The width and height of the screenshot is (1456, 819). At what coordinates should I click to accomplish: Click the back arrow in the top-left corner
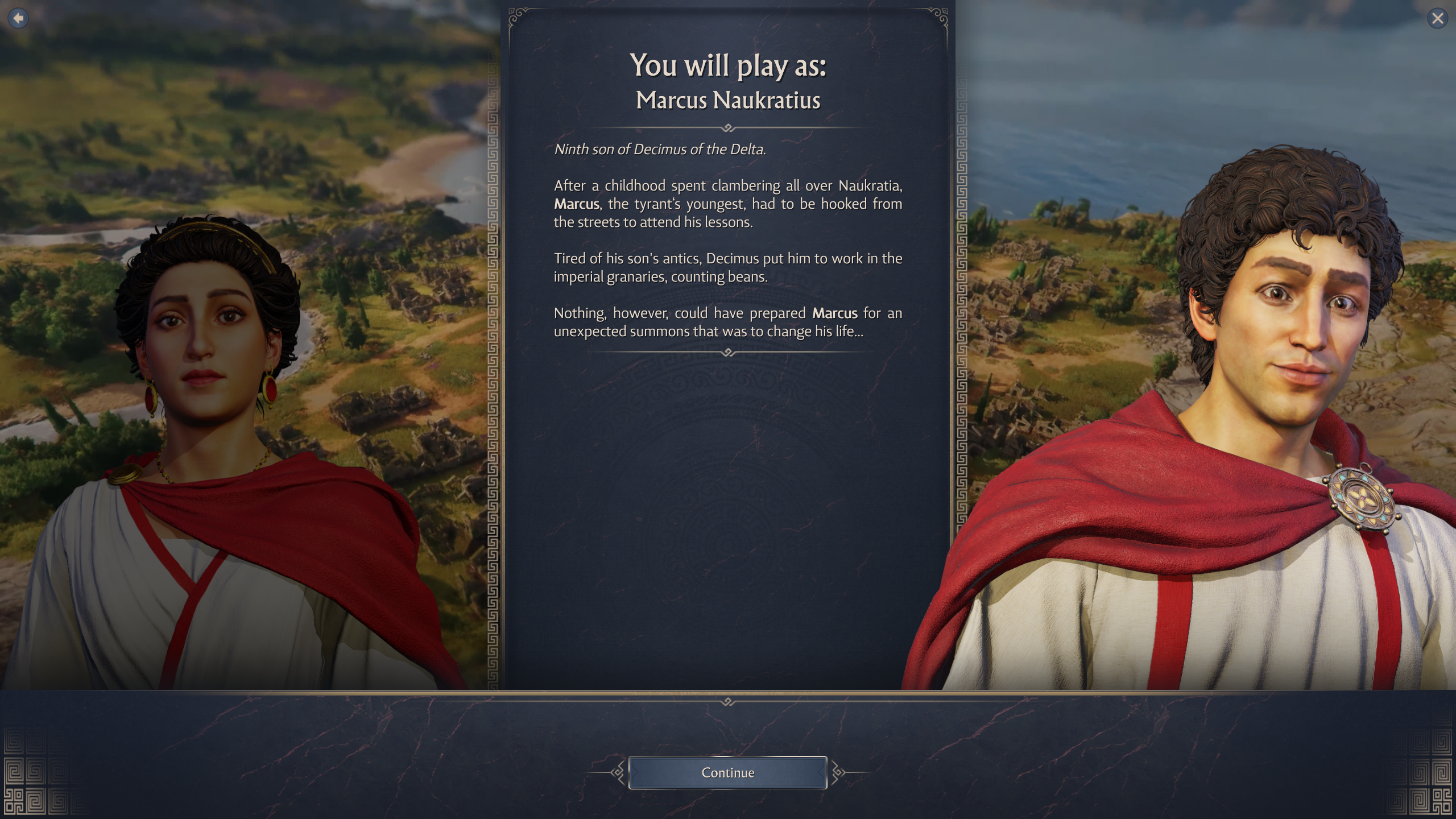tap(19, 18)
